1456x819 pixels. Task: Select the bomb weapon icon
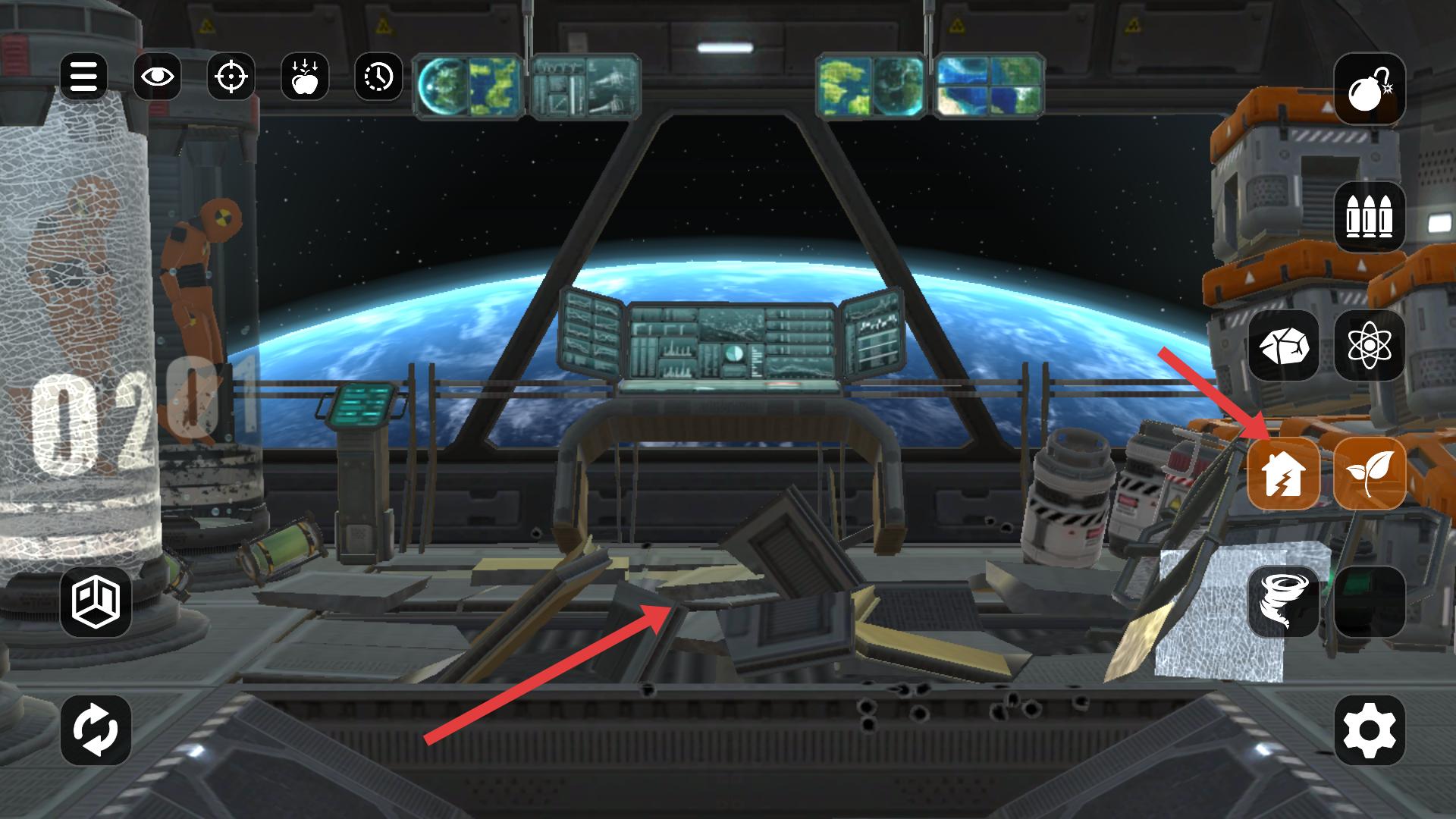tap(1369, 89)
